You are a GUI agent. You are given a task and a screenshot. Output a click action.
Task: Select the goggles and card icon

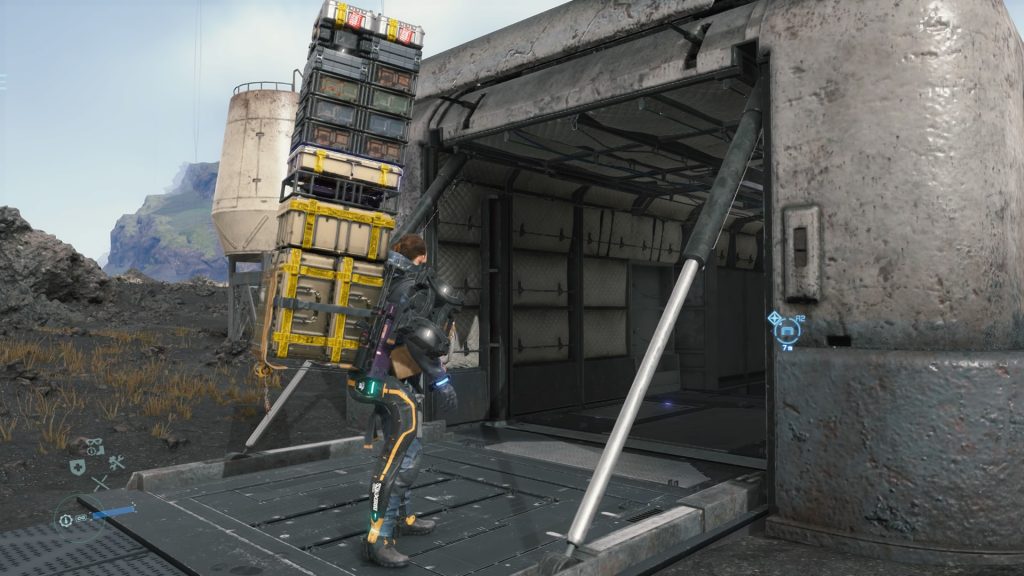(x=94, y=446)
